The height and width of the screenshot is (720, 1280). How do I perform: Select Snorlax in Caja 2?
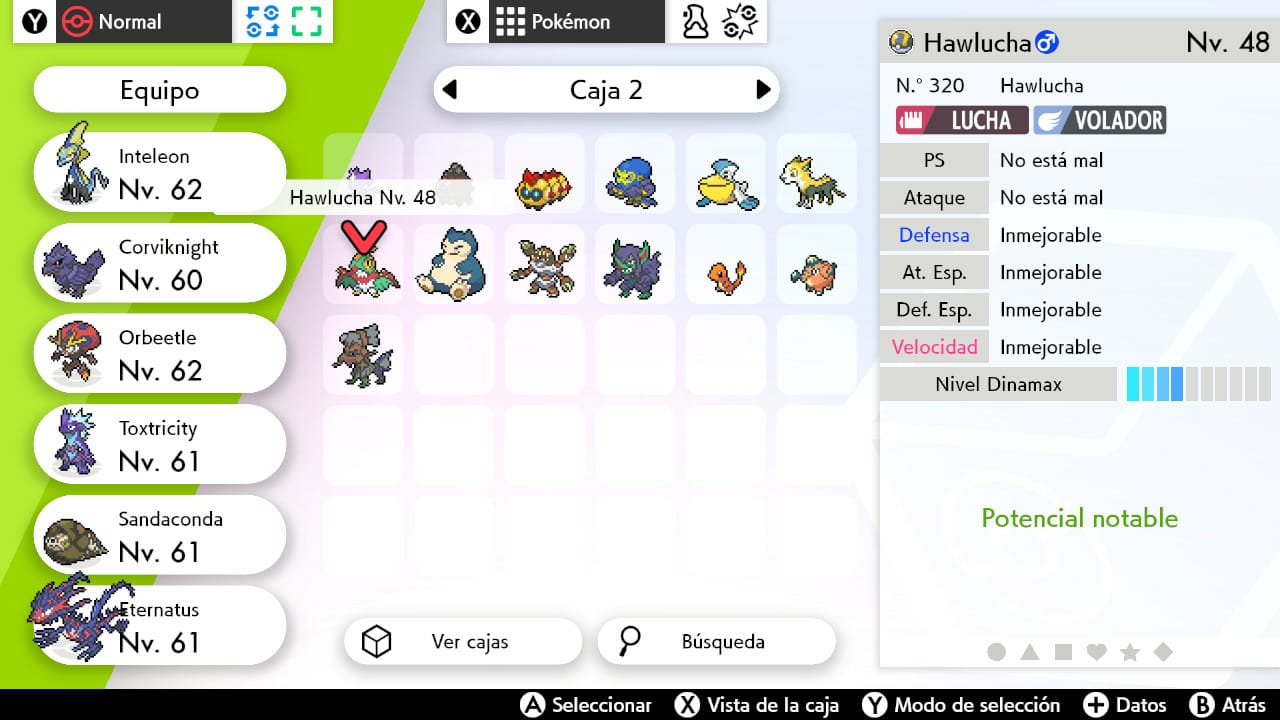pos(454,263)
